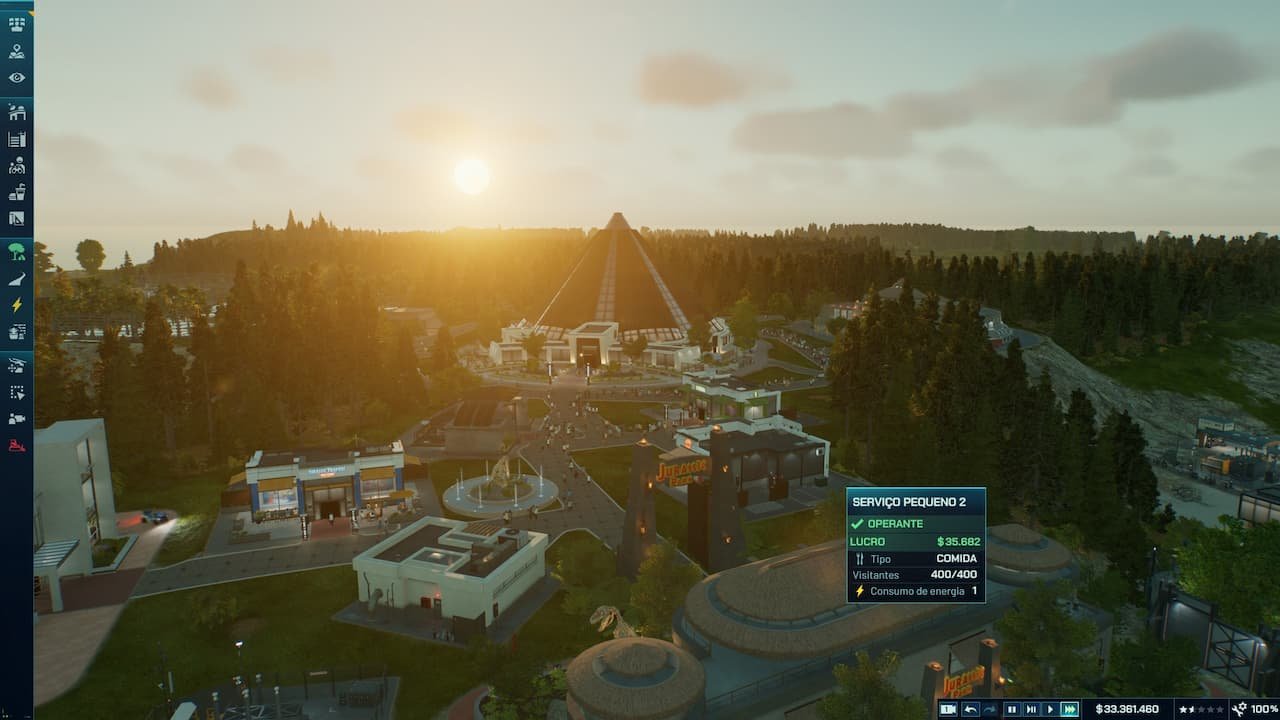The height and width of the screenshot is (720, 1280).
Task: Pause the game simulation
Action: (1014, 709)
